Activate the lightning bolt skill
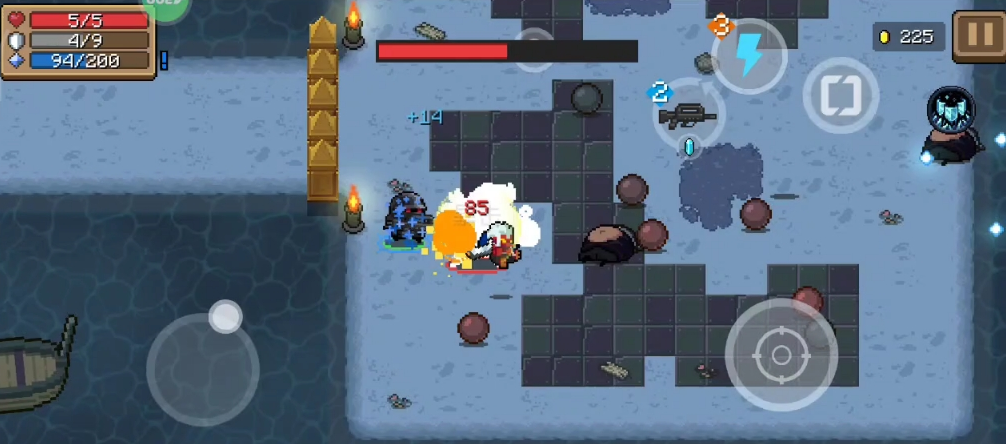Viewport: 1006px width, 444px height. tap(749, 56)
